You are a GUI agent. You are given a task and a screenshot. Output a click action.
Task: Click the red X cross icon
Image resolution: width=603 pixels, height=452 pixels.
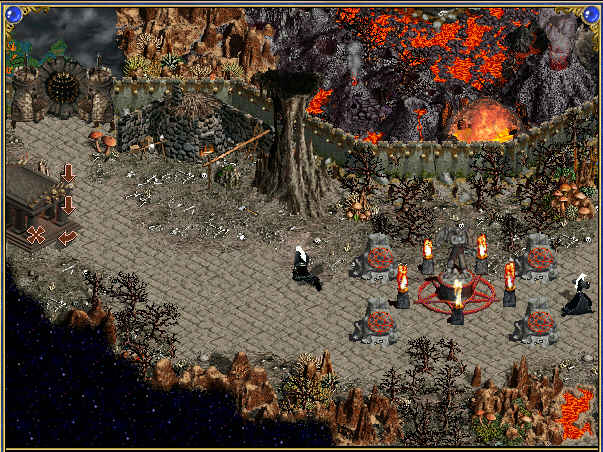36,235
